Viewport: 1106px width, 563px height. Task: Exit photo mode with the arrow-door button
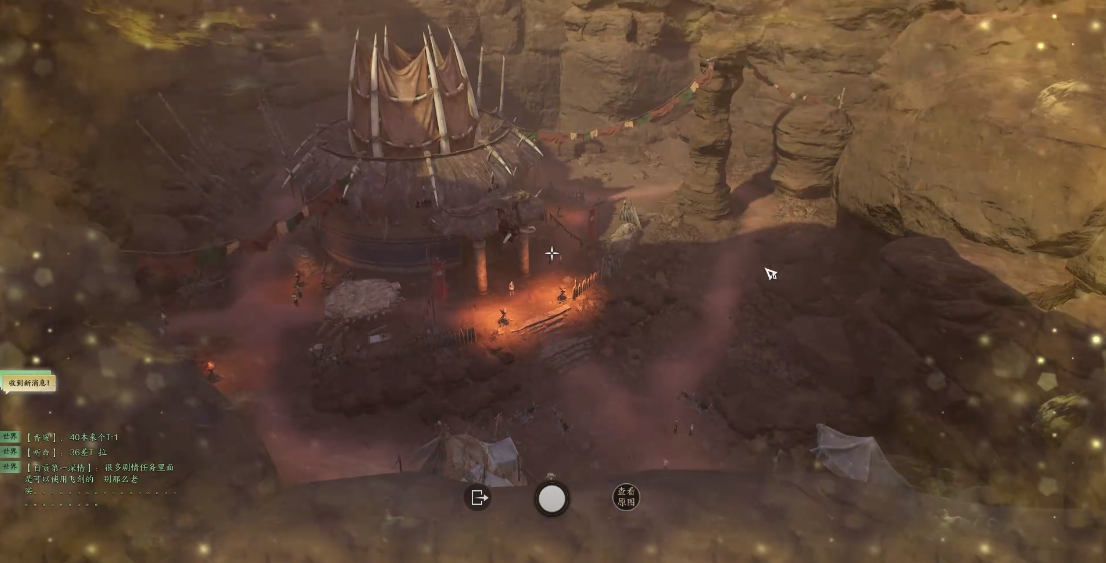478,497
